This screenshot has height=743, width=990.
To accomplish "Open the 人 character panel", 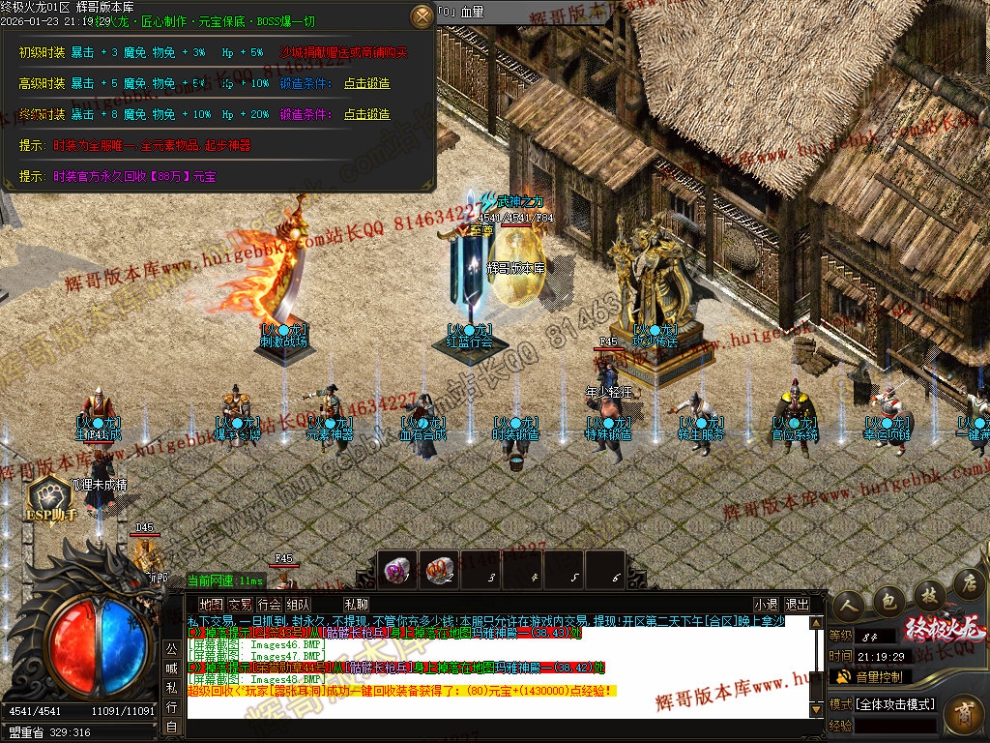I will pos(848,605).
